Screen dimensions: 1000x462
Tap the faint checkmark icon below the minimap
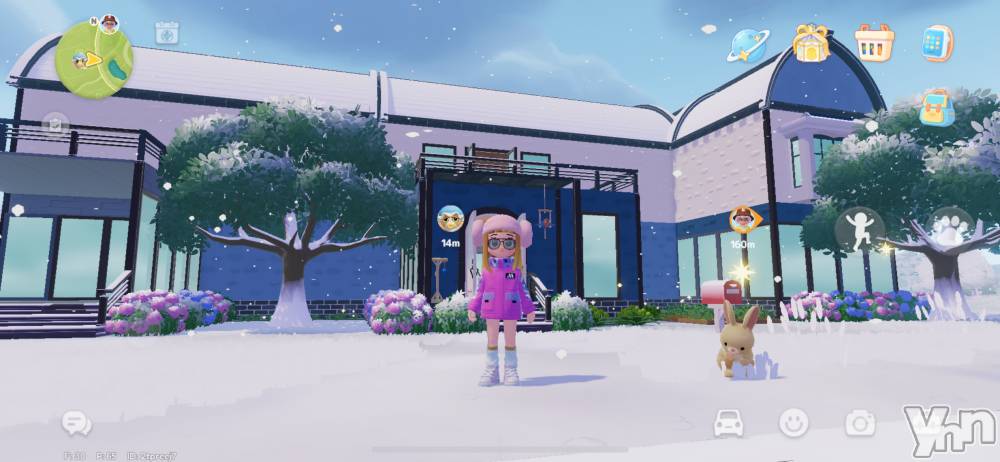coord(54,125)
